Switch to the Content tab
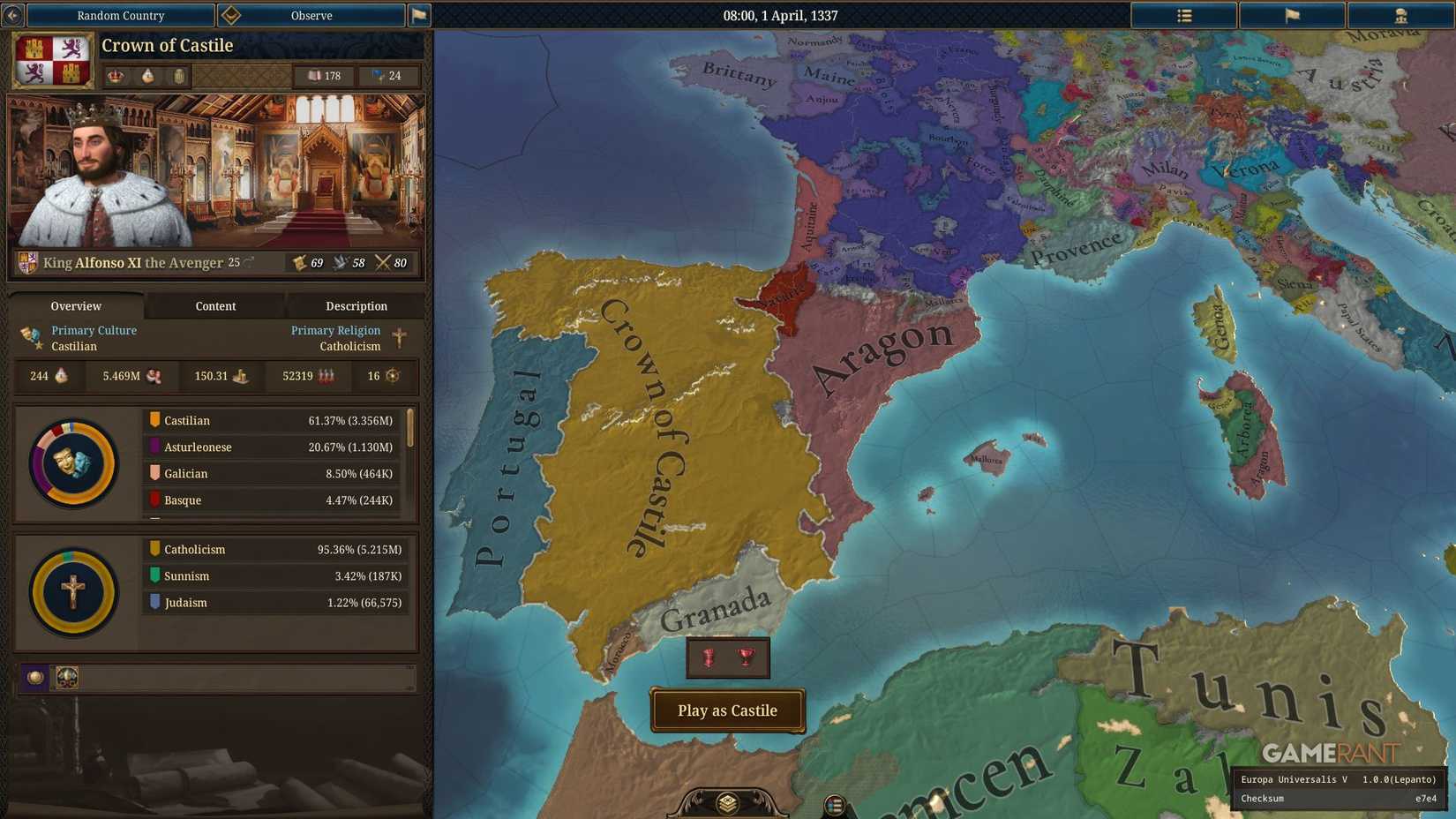 point(215,306)
